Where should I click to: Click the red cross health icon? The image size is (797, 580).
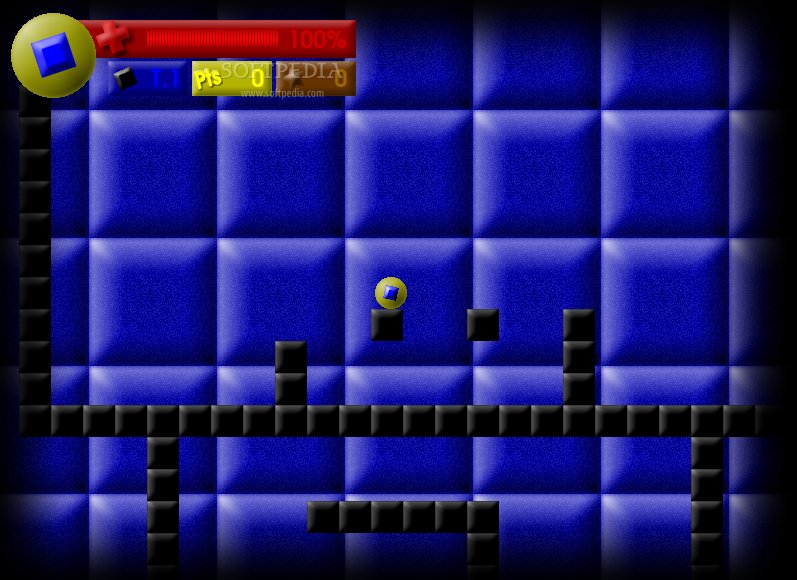(113, 38)
